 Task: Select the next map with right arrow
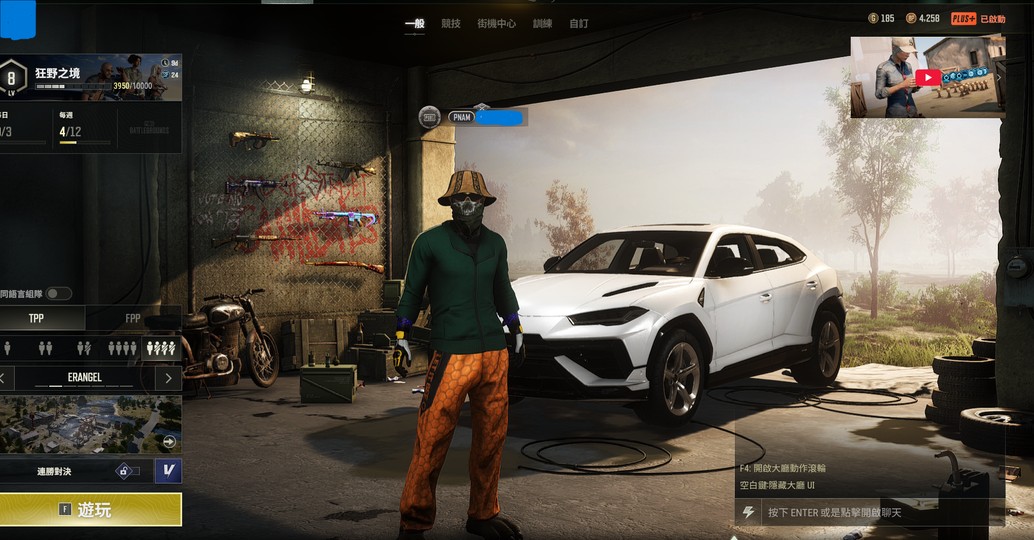pos(168,378)
